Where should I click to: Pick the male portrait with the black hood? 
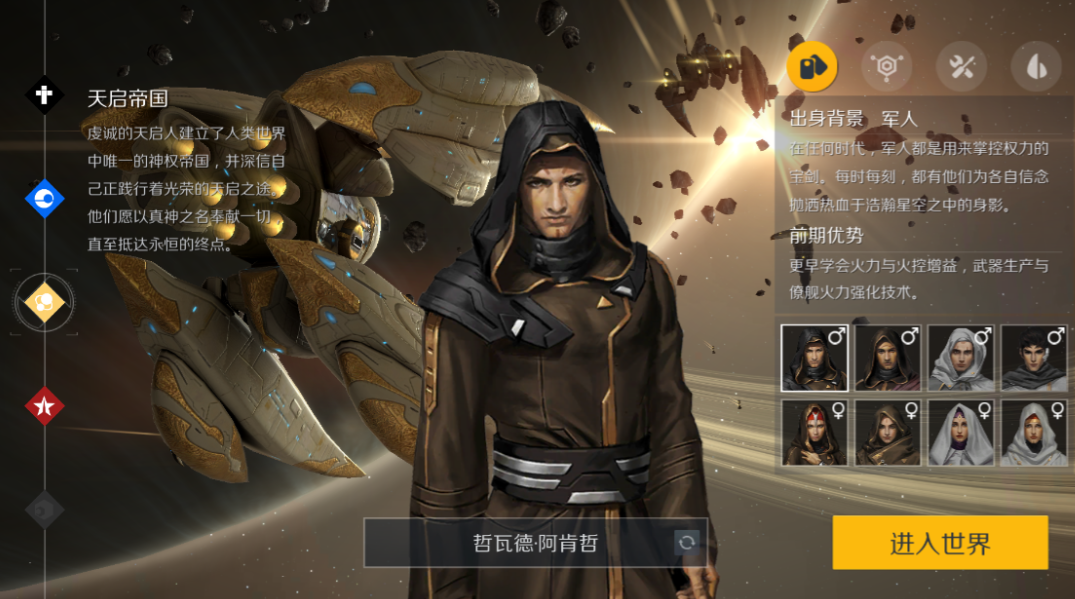tap(814, 358)
